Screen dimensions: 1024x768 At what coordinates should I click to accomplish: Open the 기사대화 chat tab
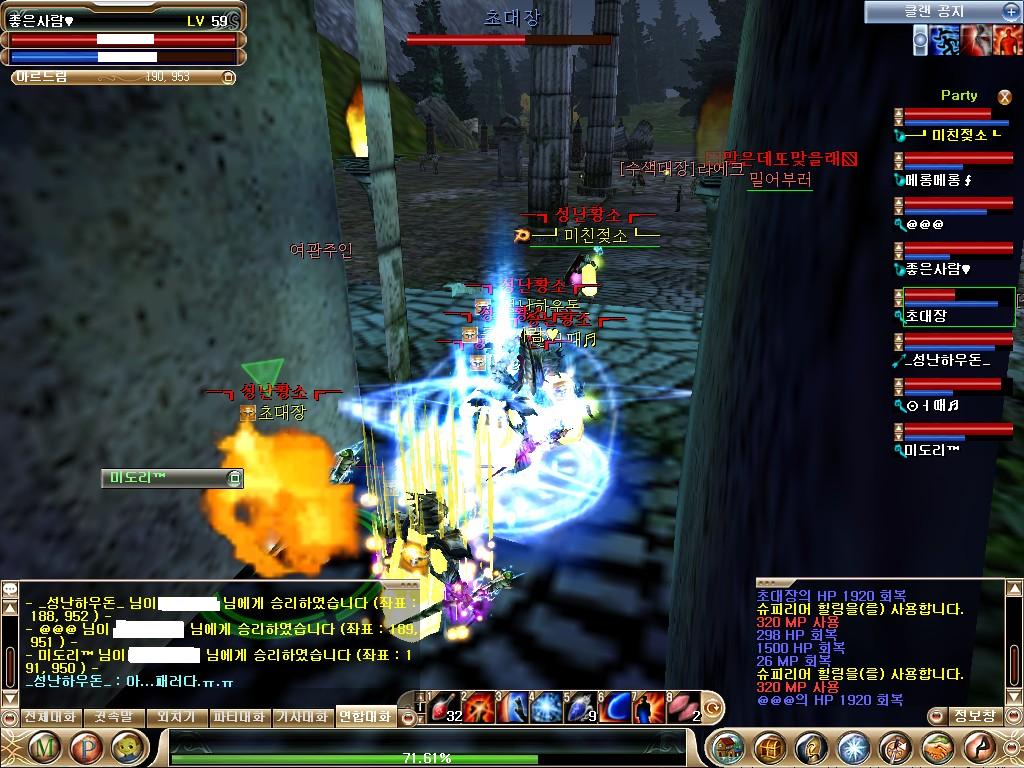pyautogui.click(x=302, y=717)
